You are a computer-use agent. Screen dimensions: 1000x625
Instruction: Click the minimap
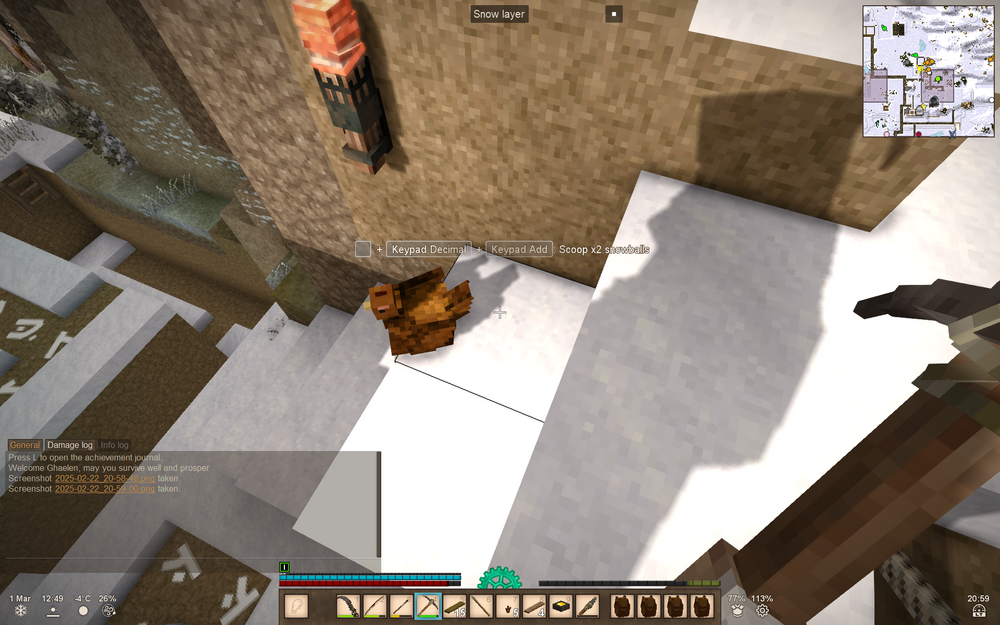click(x=929, y=70)
